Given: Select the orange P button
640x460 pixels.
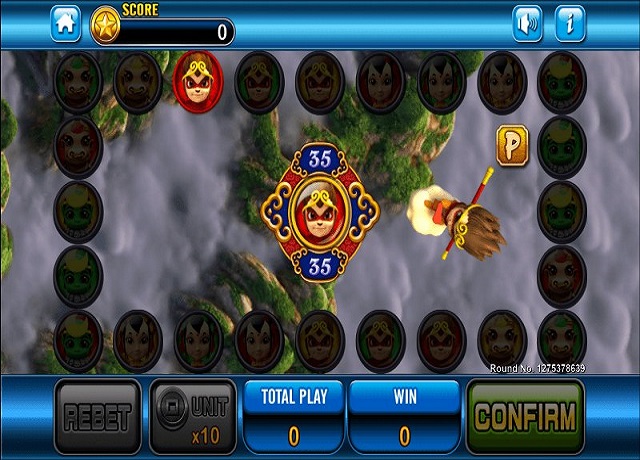Looking at the screenshot, I should [512, 145].
